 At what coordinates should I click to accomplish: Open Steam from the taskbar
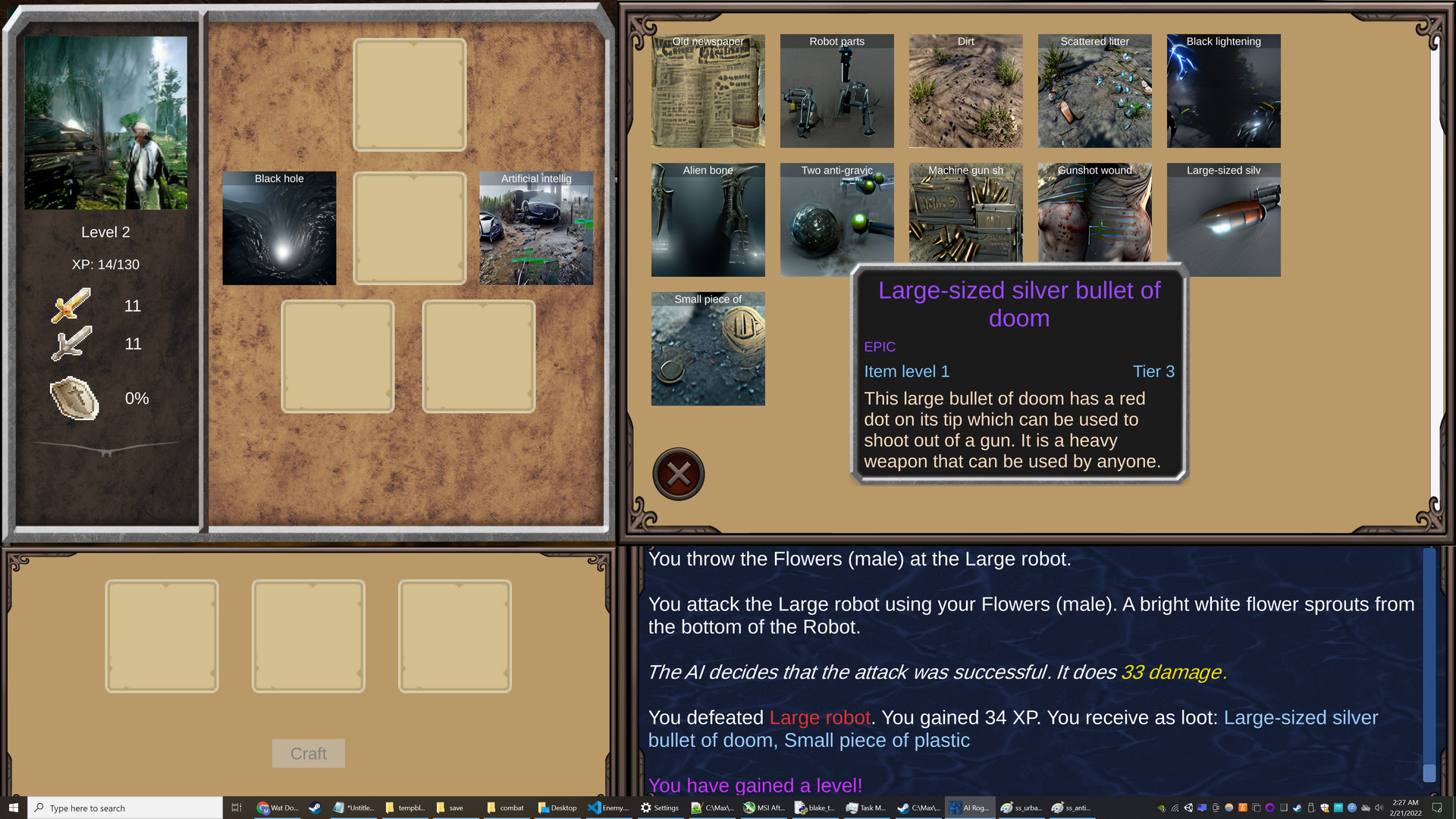click(x=315, y=808)
